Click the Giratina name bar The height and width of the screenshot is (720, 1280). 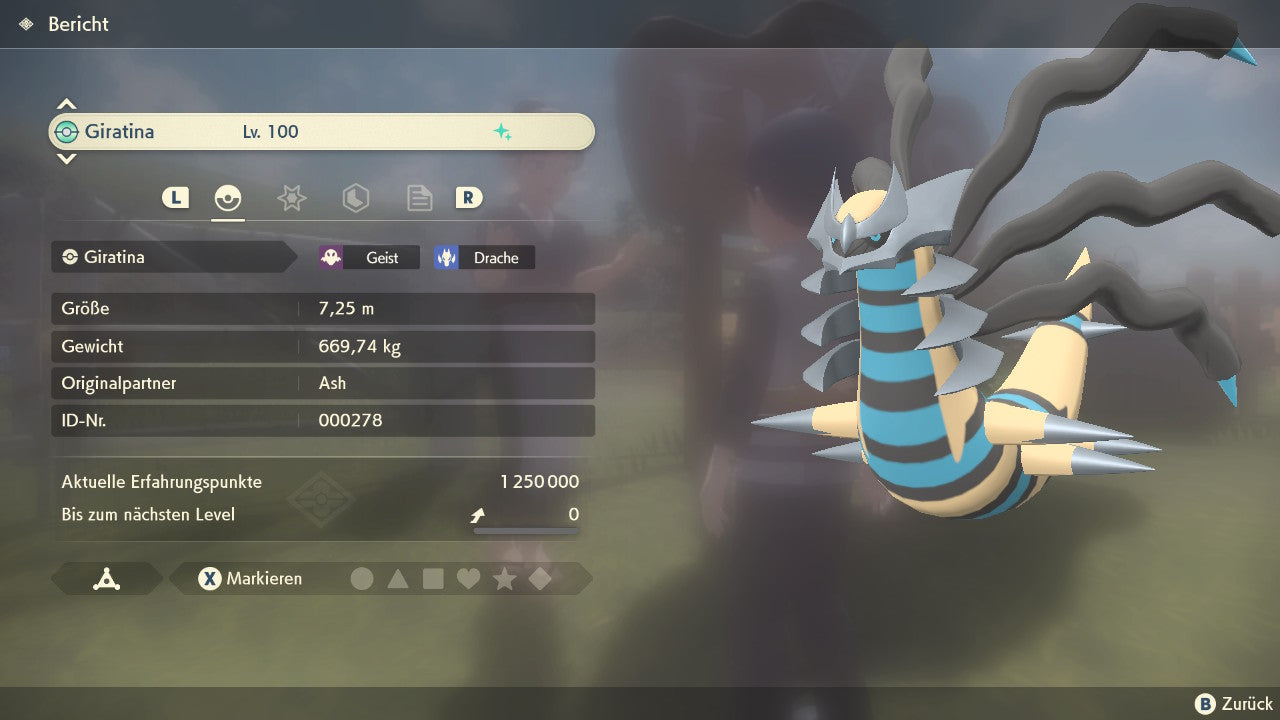click(321, 132)
